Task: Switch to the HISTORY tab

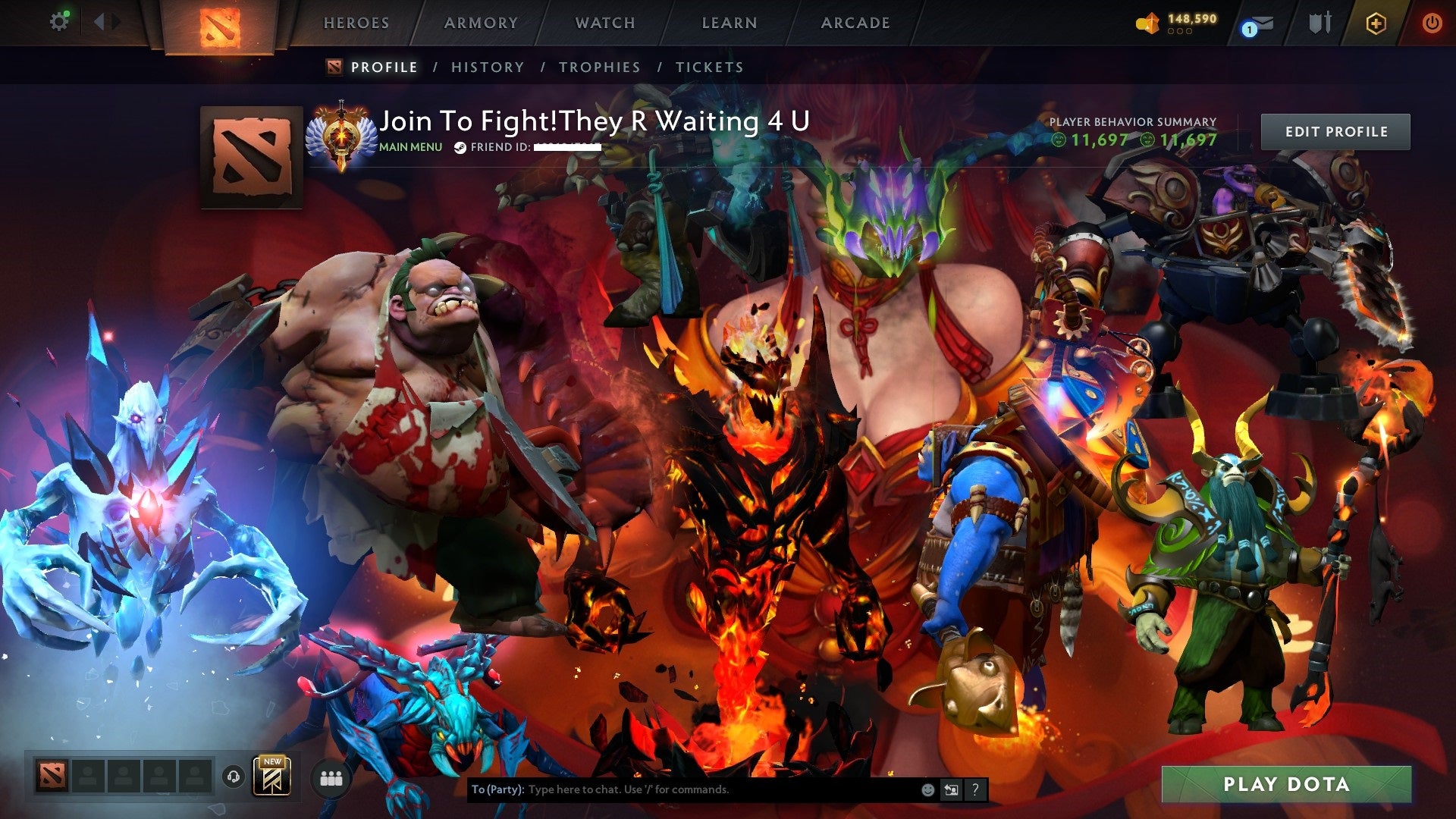Action: point(487,67)
